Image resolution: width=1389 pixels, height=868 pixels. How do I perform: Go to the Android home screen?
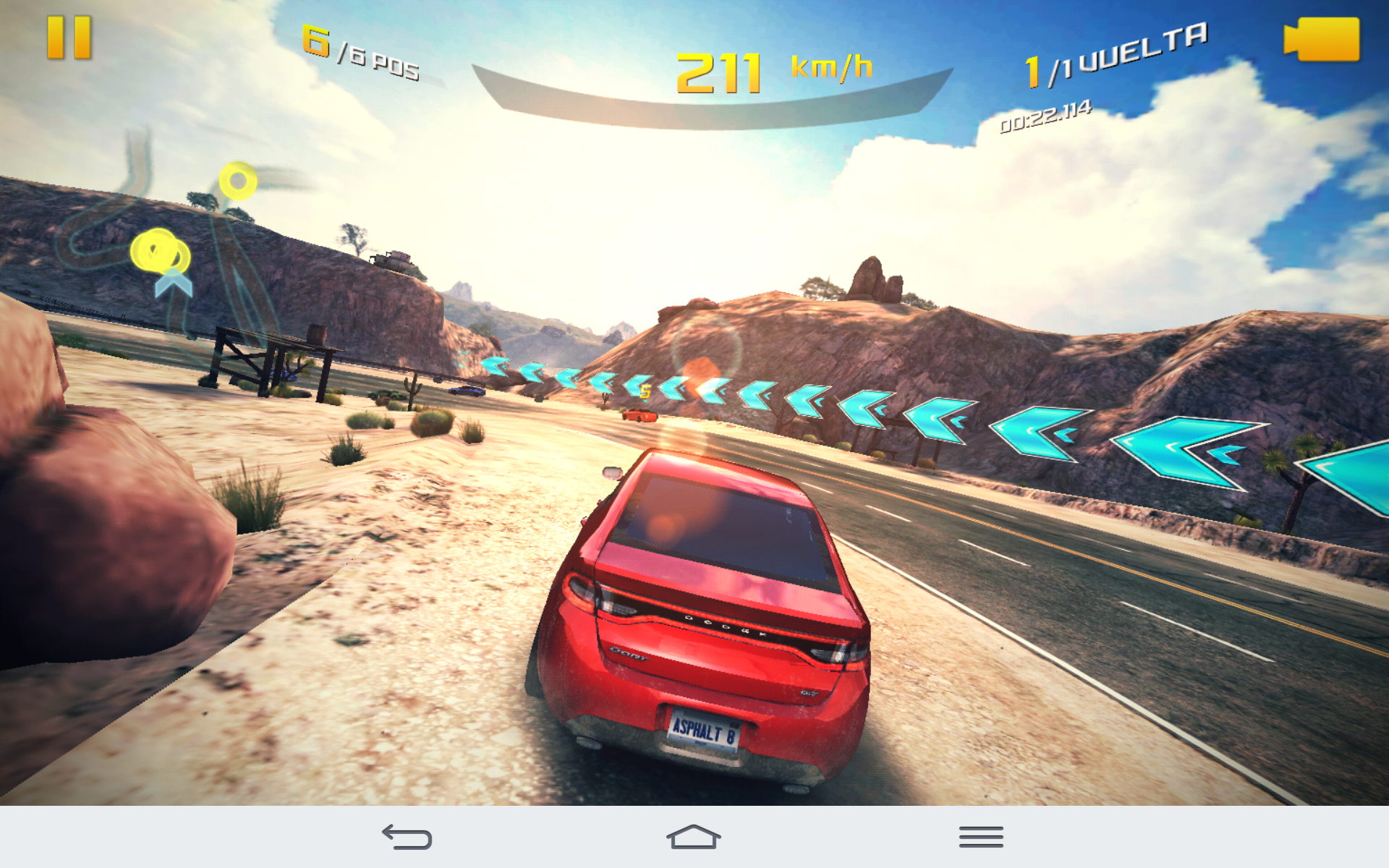693,837
